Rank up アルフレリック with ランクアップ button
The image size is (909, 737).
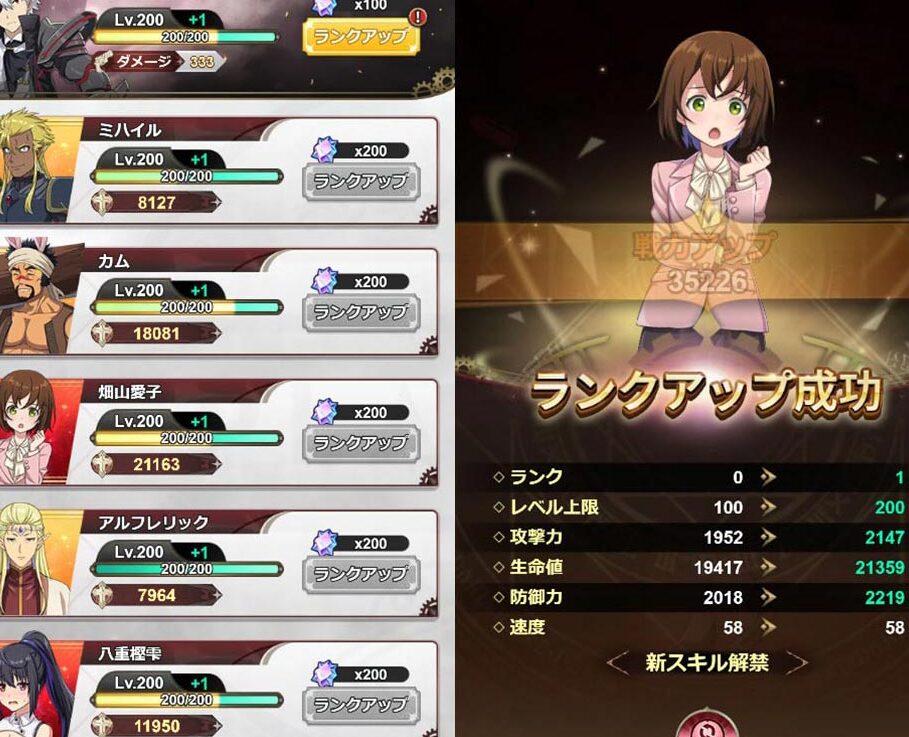pos(360,574)
